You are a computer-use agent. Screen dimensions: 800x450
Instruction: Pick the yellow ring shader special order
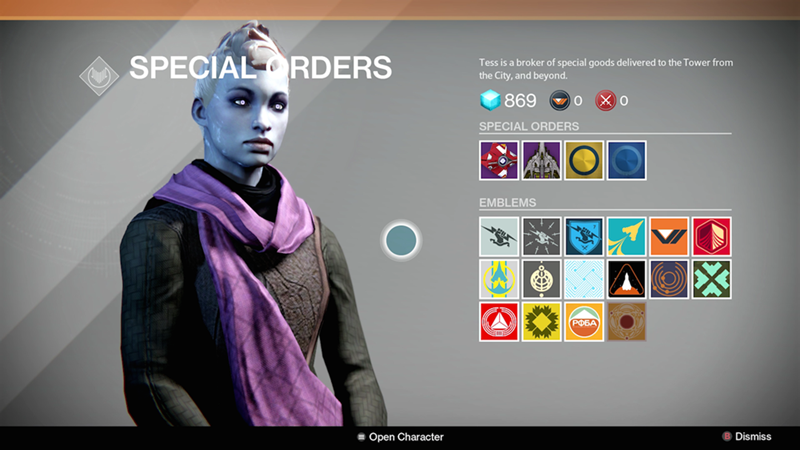[584, 160]
